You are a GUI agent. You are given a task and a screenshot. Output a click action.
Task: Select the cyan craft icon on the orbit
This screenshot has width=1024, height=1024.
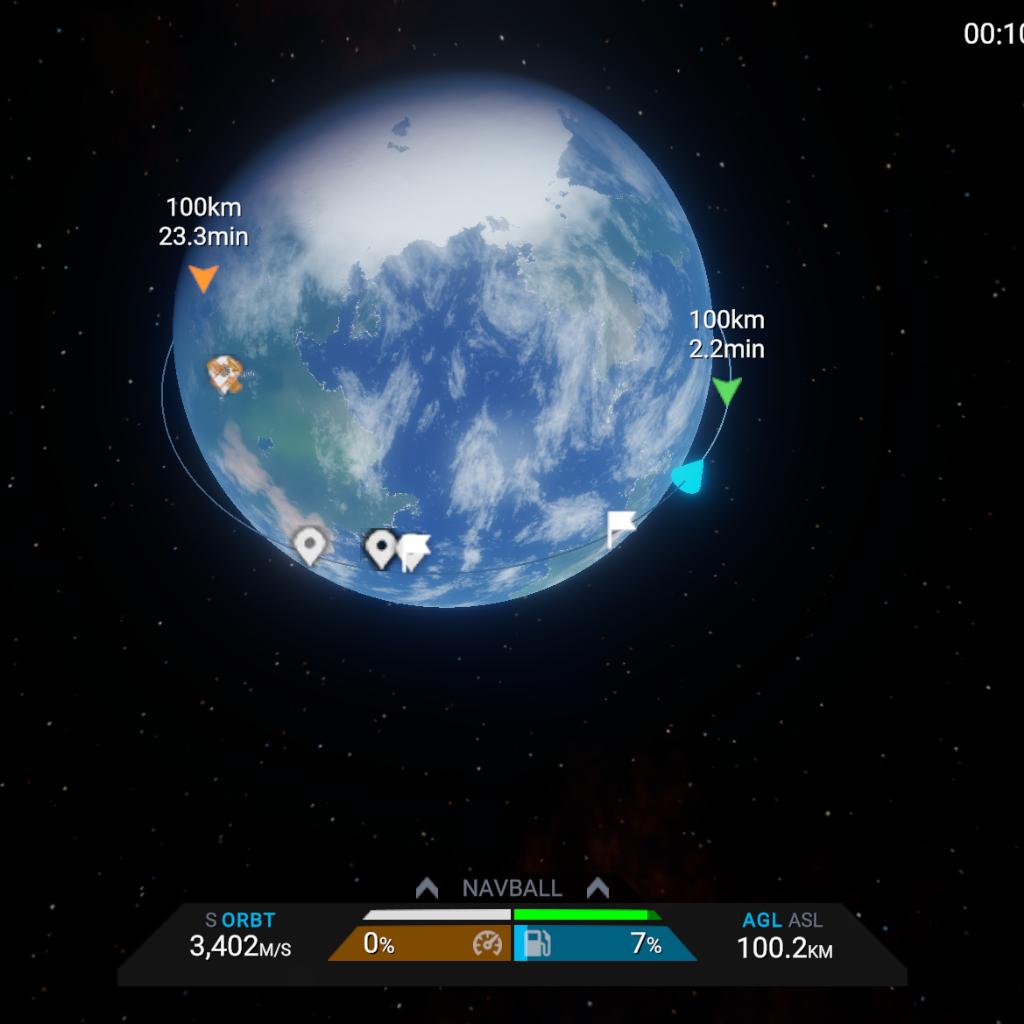pyautogui.click(x=688, y=477)
